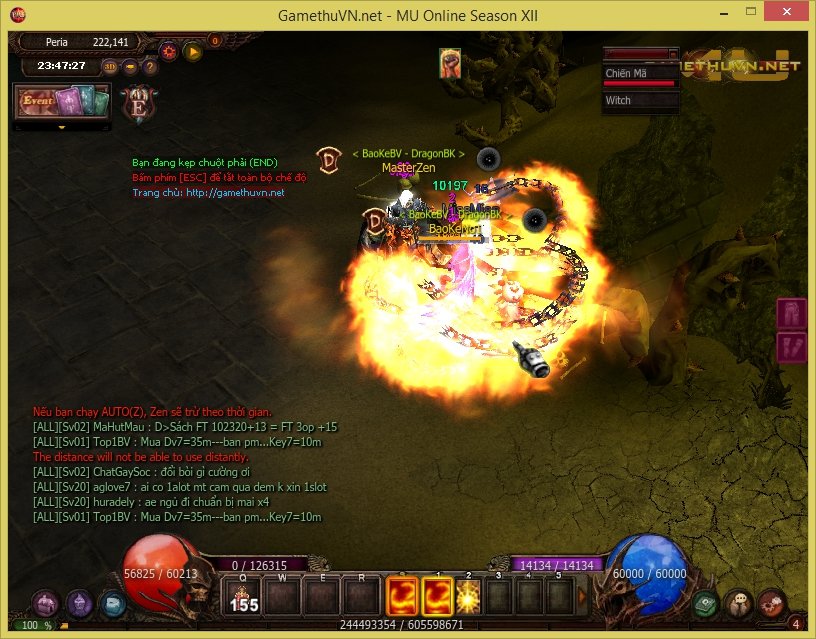
Task: Open the question mark help button
Action: pyautogui.click(x=150, y=67)
